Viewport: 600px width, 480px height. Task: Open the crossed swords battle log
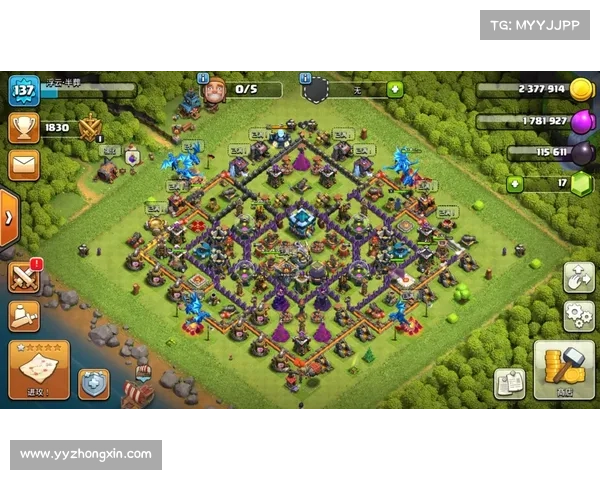point(23,277)
